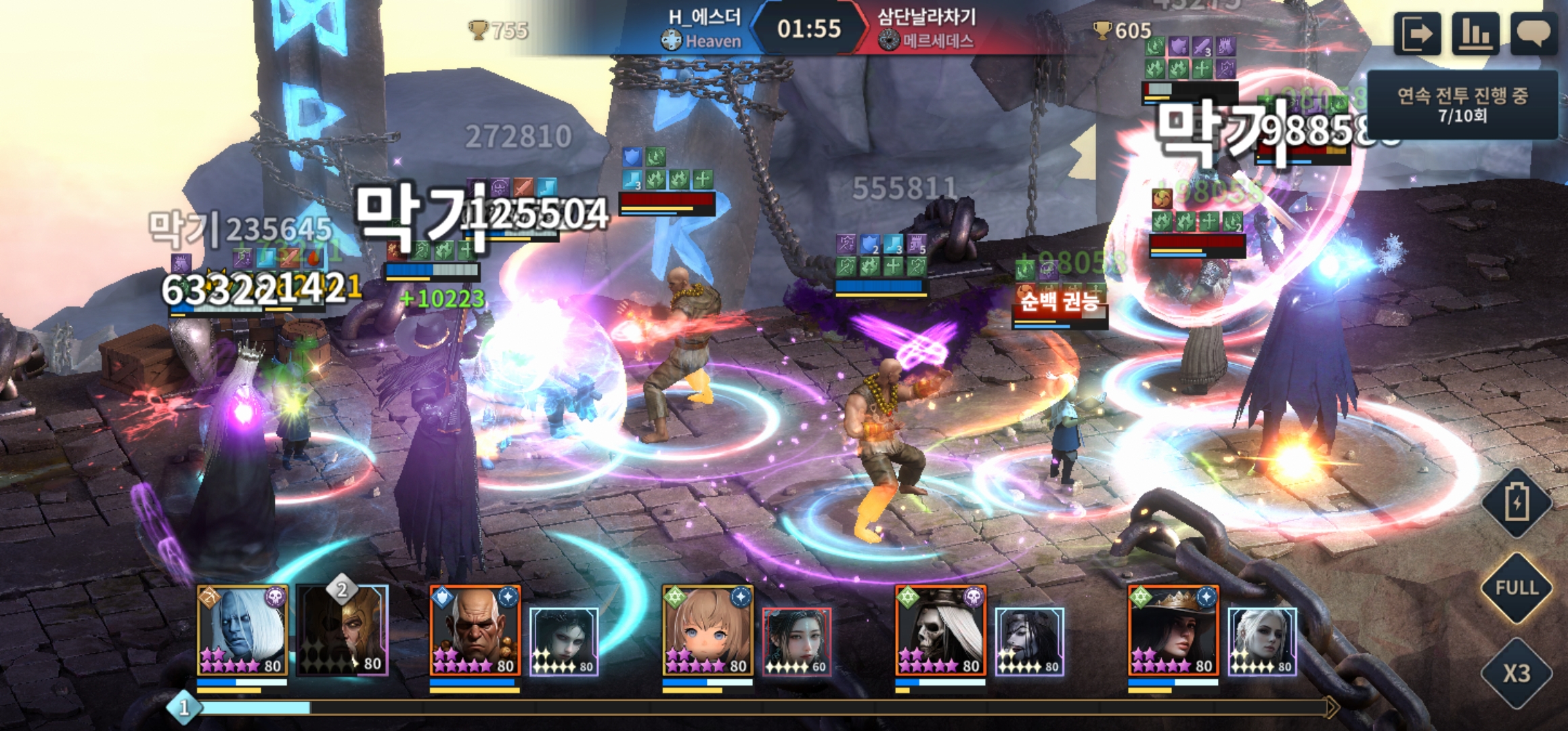Select the crowned dark-haired woman portrait

click(x=1173, y=631)
